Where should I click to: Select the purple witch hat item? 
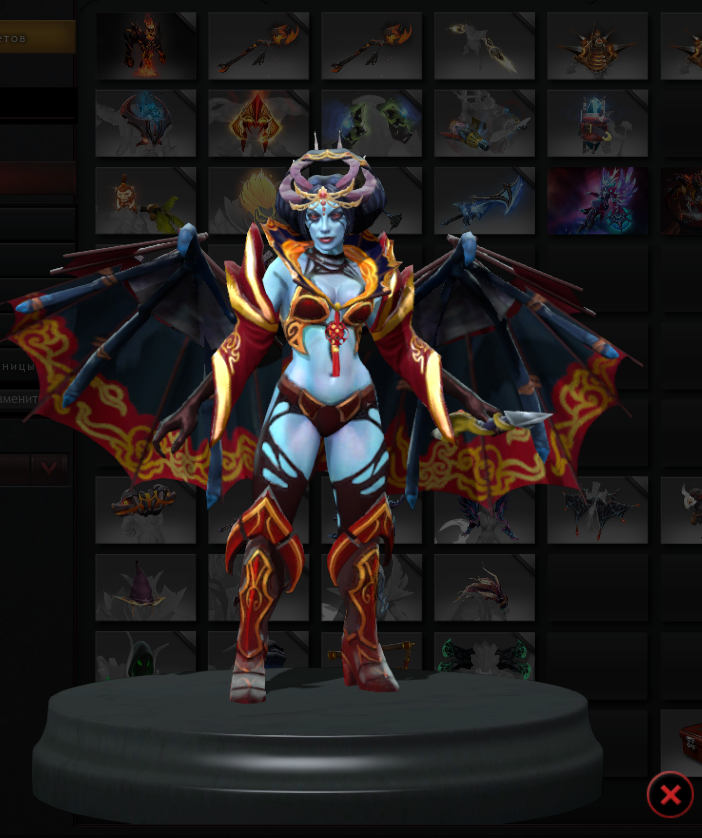click(x=146, y=587)
